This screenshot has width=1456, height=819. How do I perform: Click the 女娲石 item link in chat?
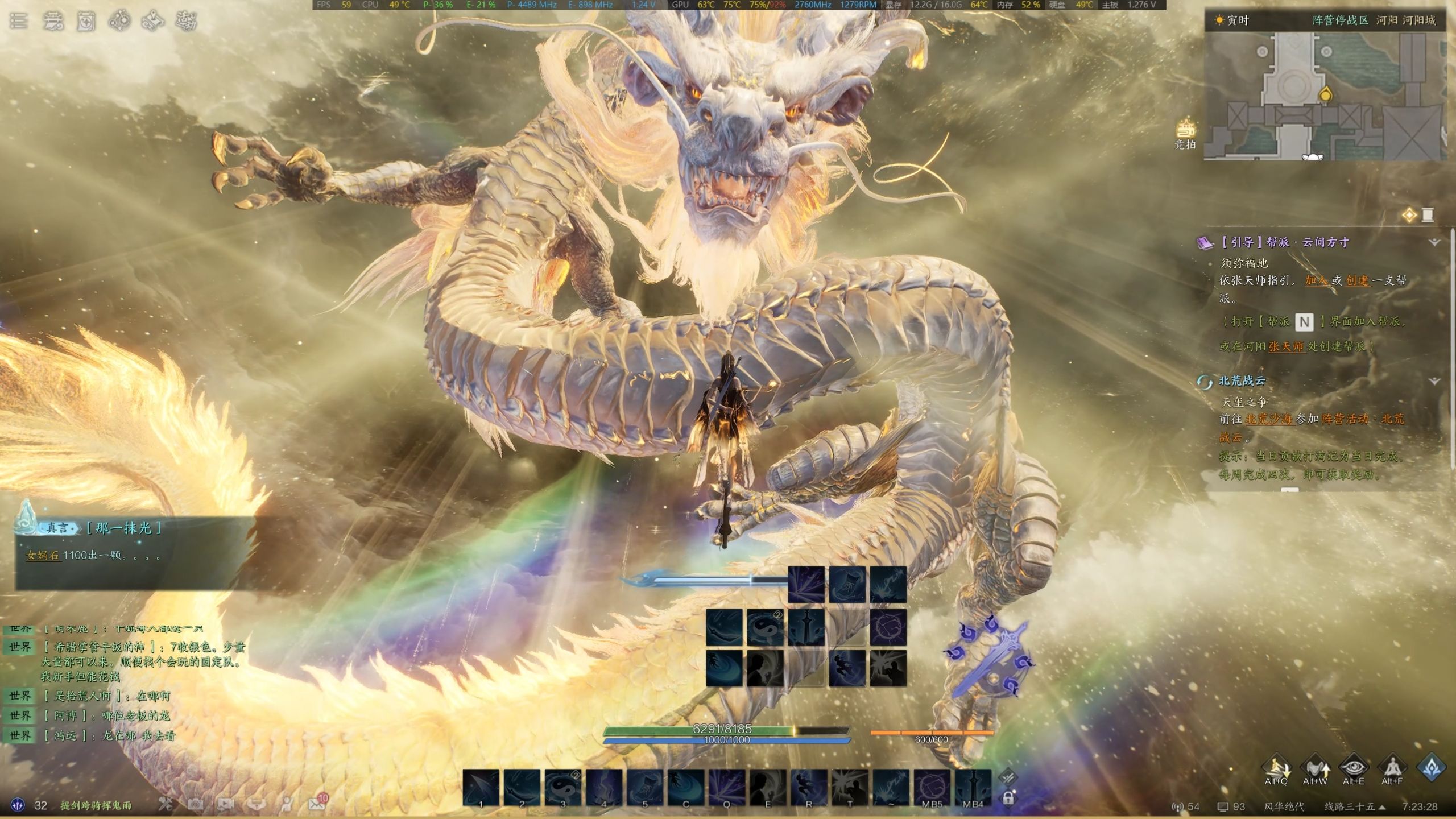click(43, 555)
